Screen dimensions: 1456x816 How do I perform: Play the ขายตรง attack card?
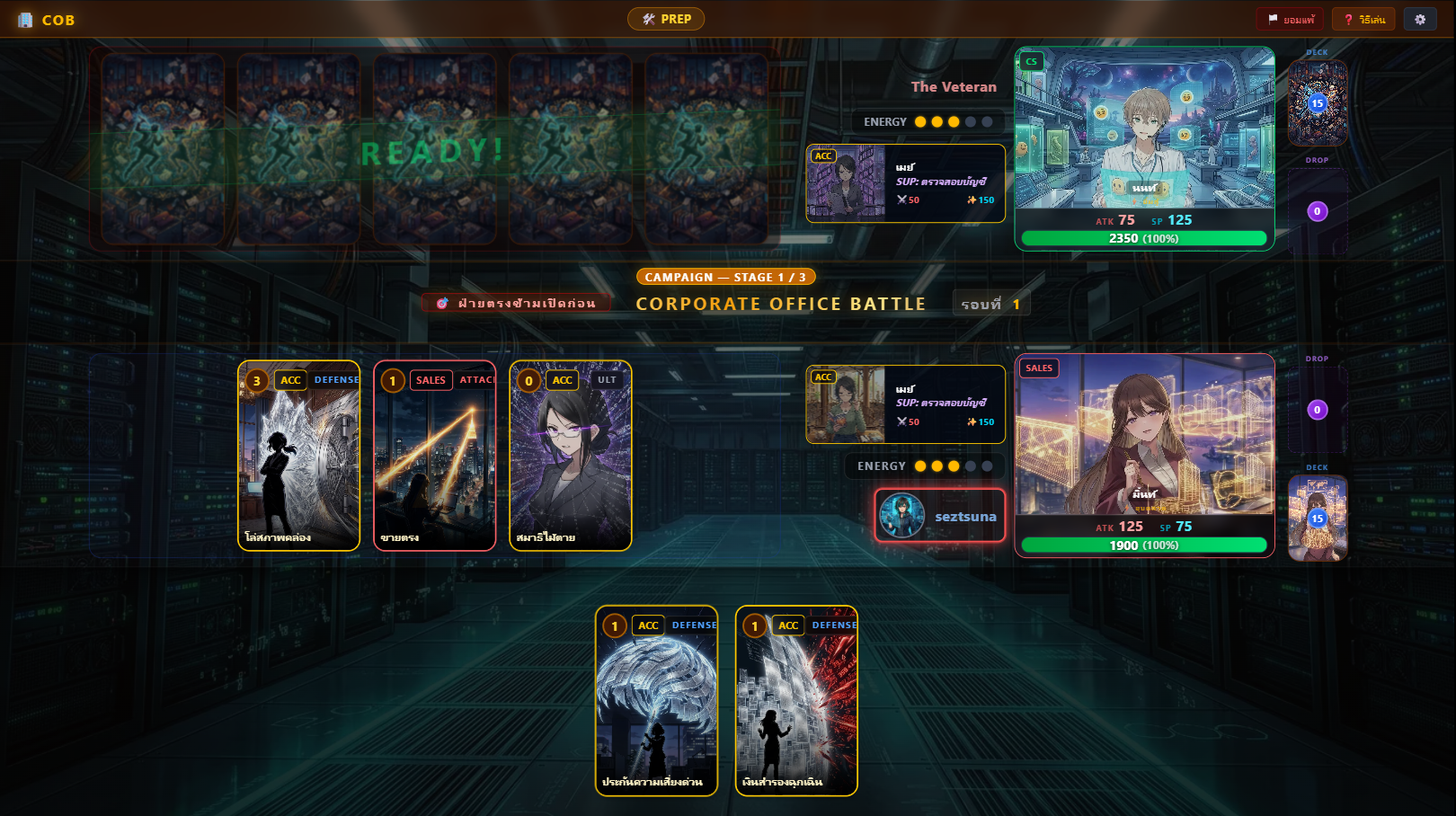click(434, 456)
